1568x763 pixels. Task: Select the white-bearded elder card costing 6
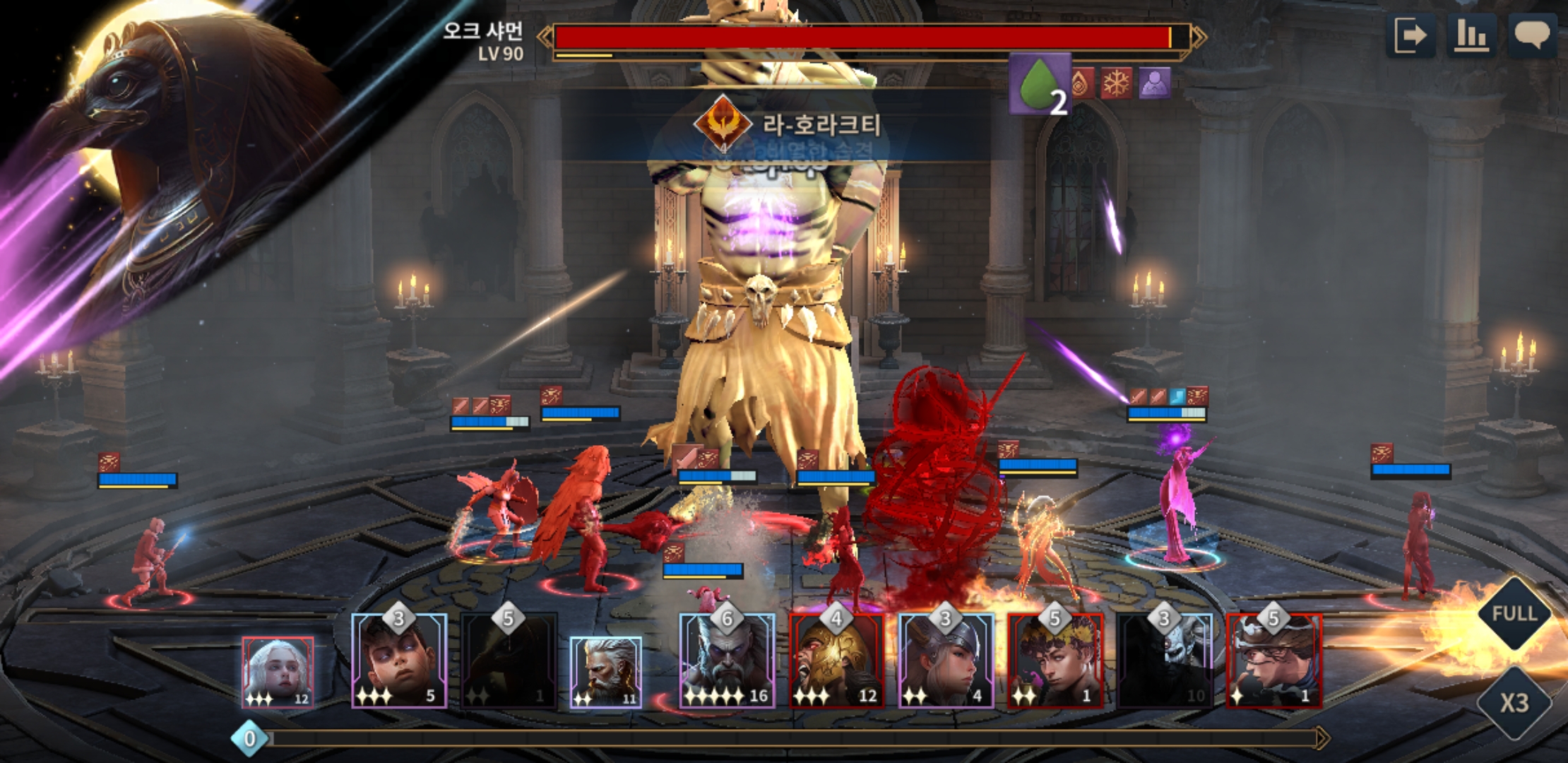(x=727, y=661)
